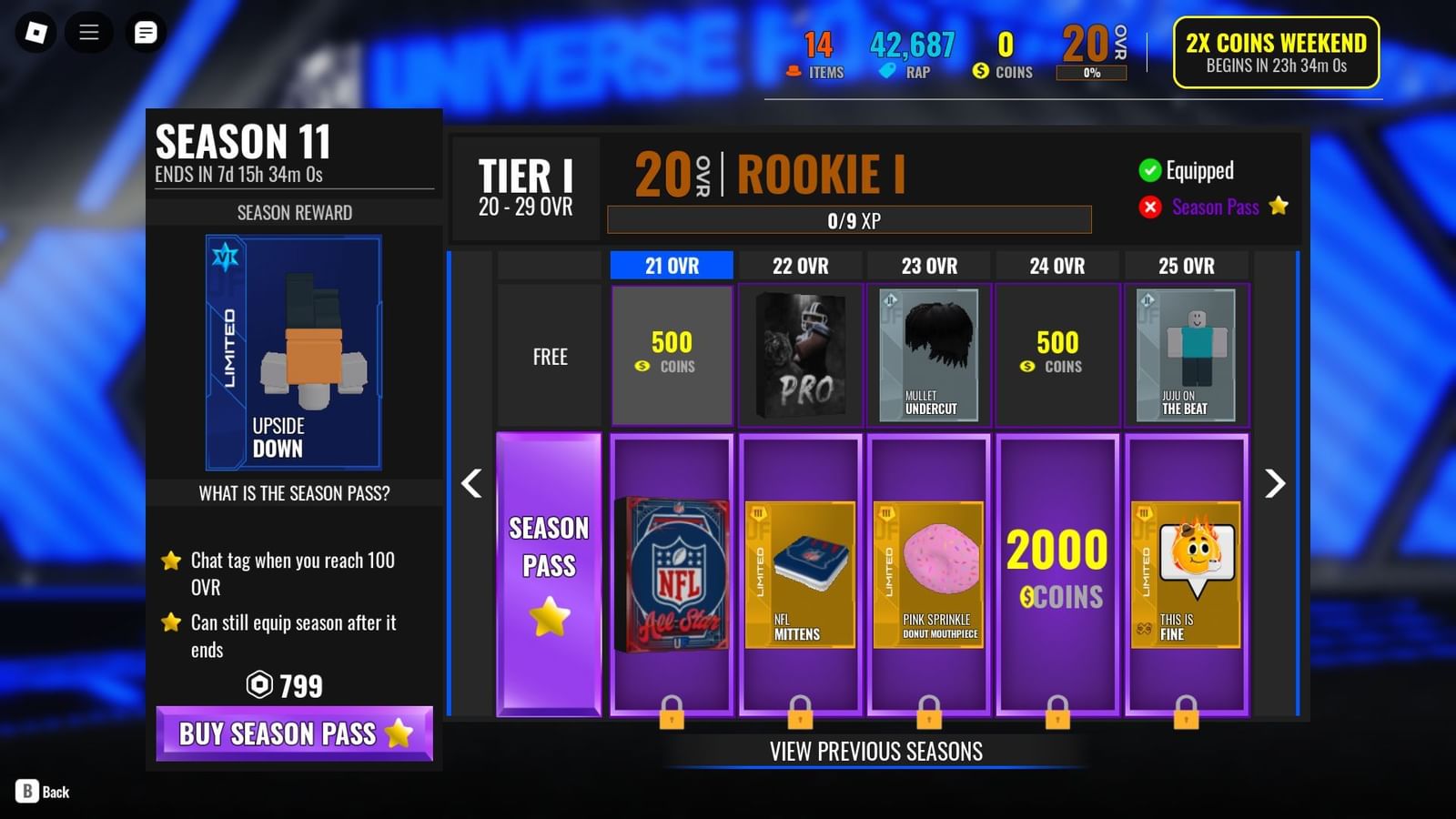Select the 25 OVR tab
1456x819 pixels.
[x=1187, y=266]
